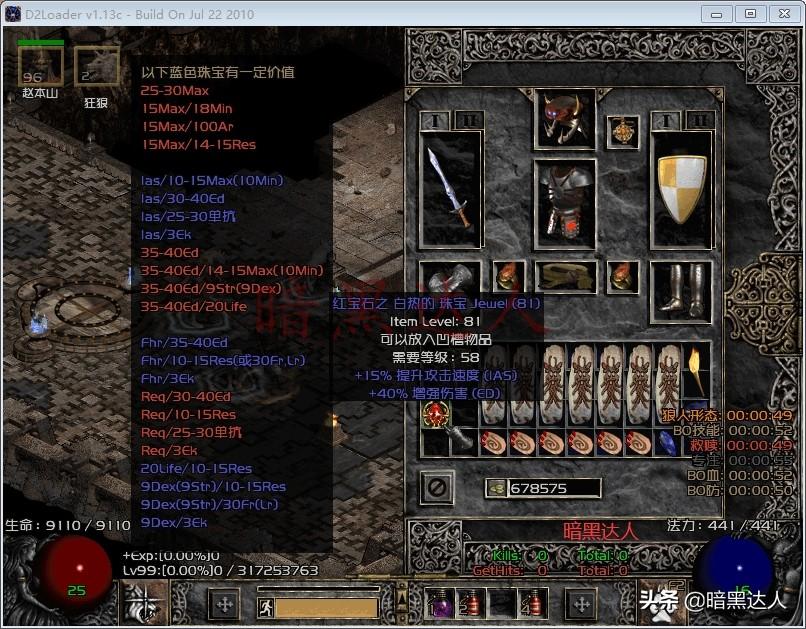Open the left-click skill selector
The height and width of the screenshot is (629, 806).
145,603
